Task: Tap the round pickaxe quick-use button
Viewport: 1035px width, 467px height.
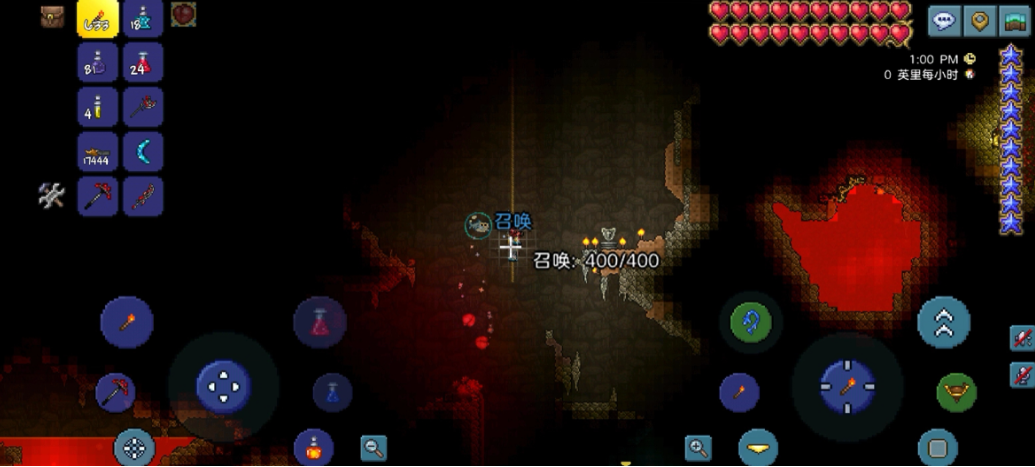Action: (116, 391)
